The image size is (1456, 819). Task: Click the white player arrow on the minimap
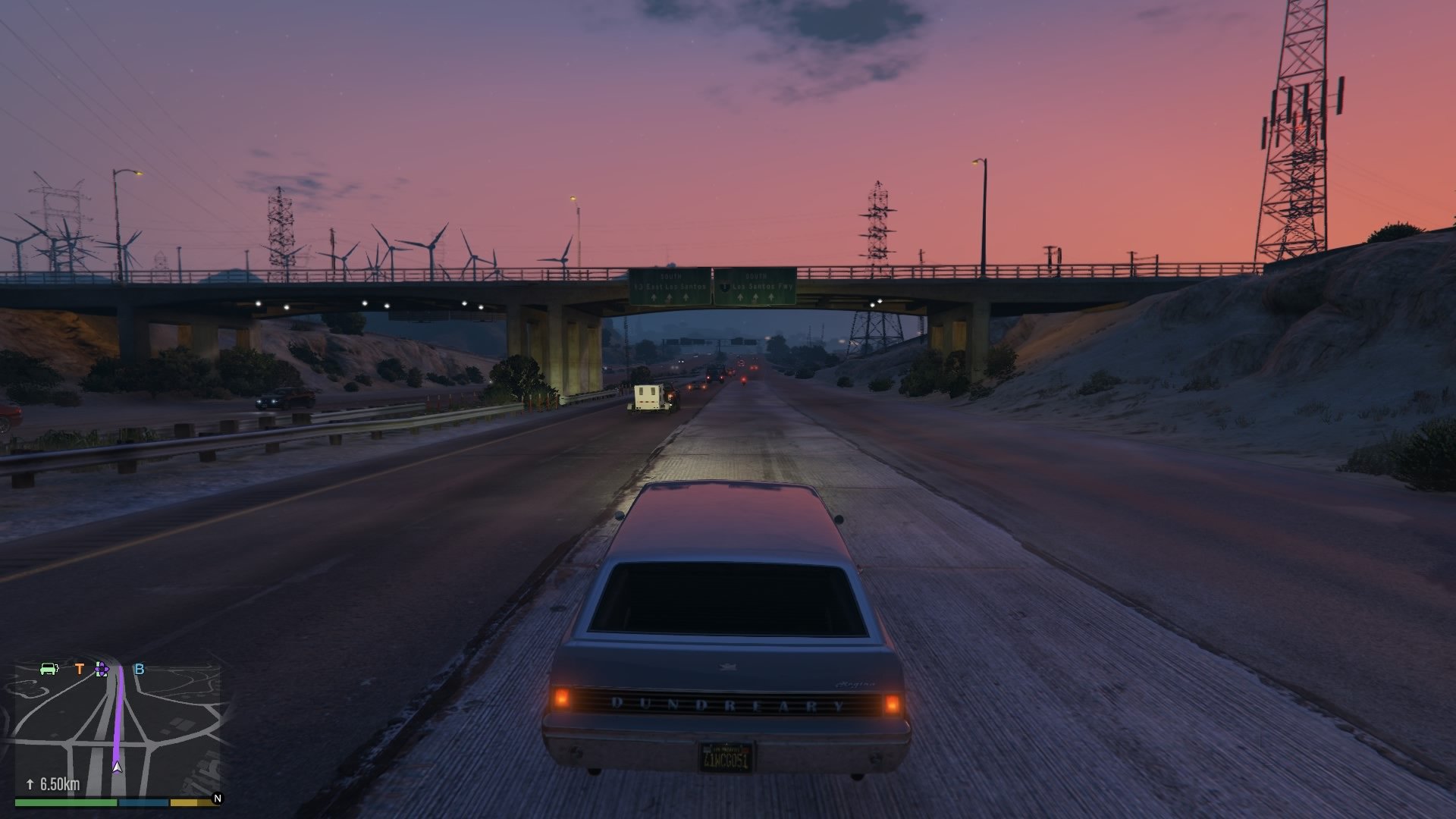tap(118, 767)
